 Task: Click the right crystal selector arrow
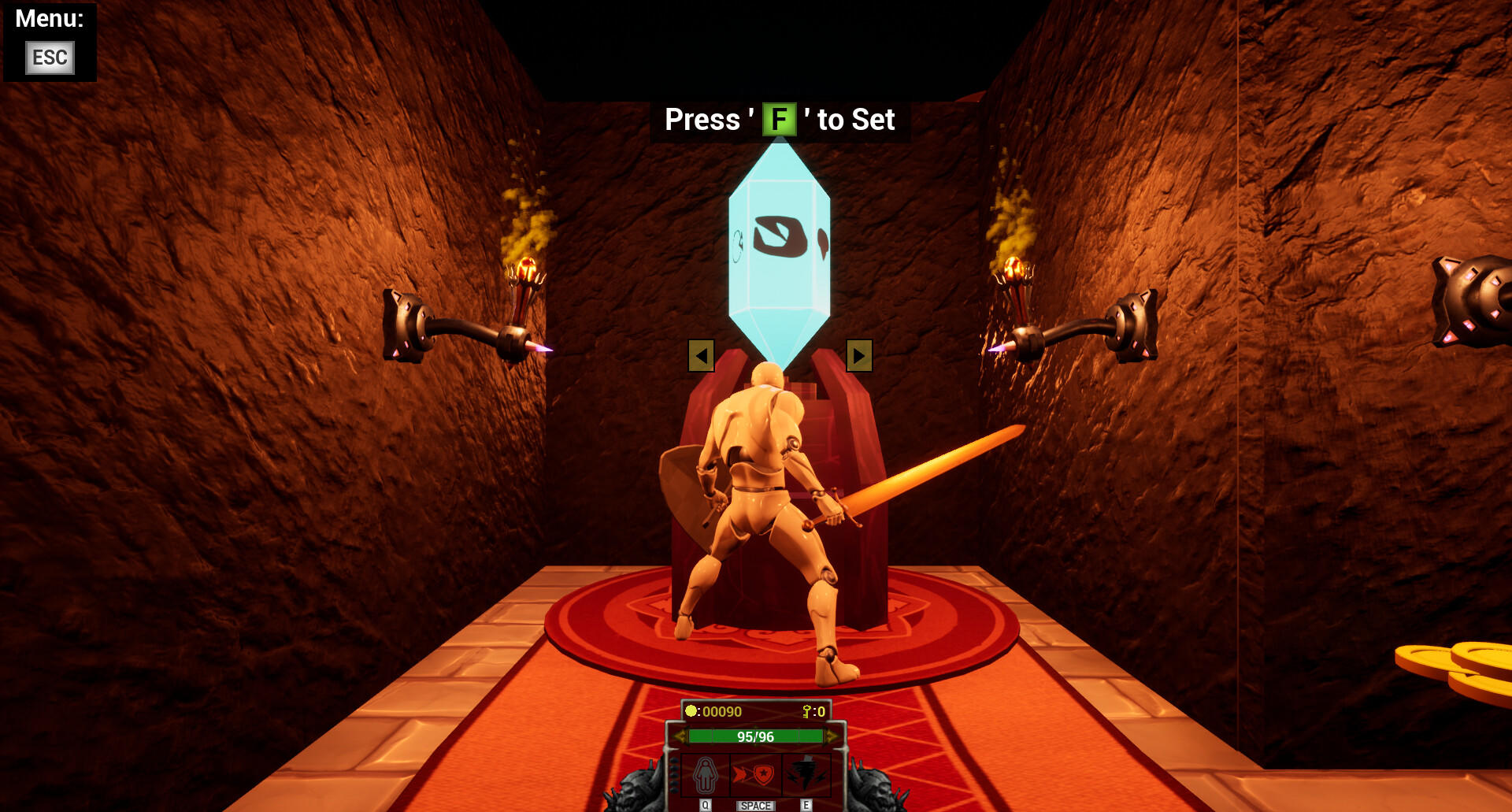point(858,356)
